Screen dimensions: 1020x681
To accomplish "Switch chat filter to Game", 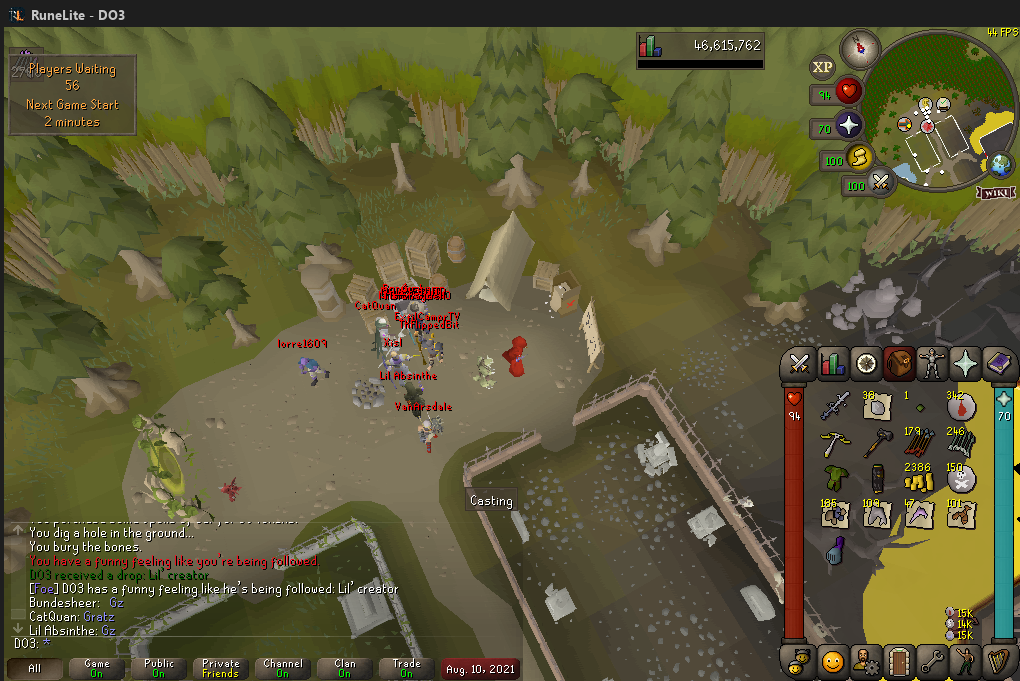I will 97,668.
